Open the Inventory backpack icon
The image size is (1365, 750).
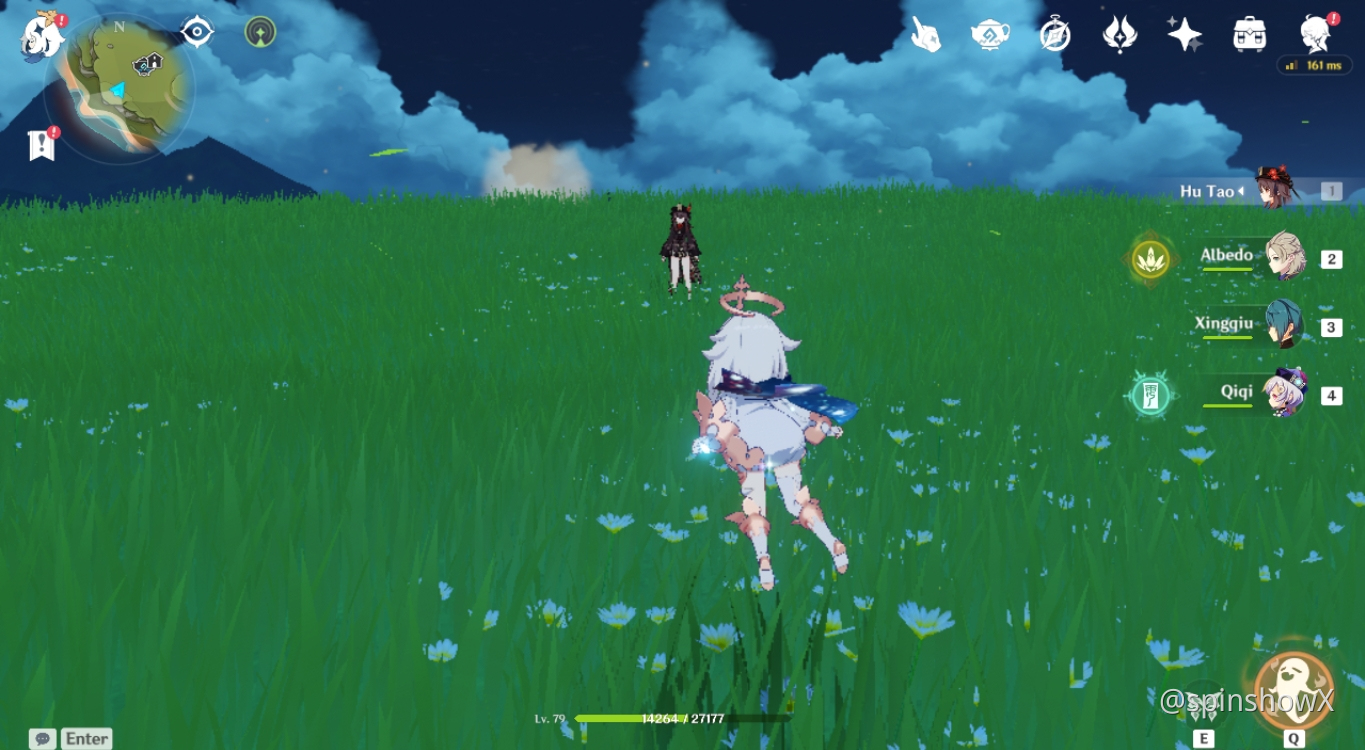click(1249, 32)
